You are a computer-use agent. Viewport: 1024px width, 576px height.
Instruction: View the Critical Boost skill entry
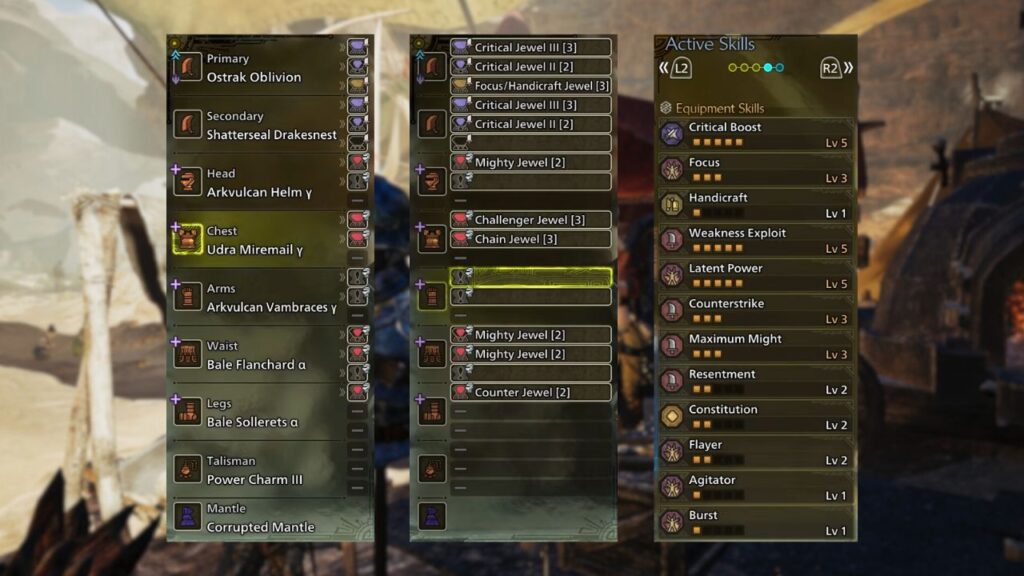(x=755, y=135)
